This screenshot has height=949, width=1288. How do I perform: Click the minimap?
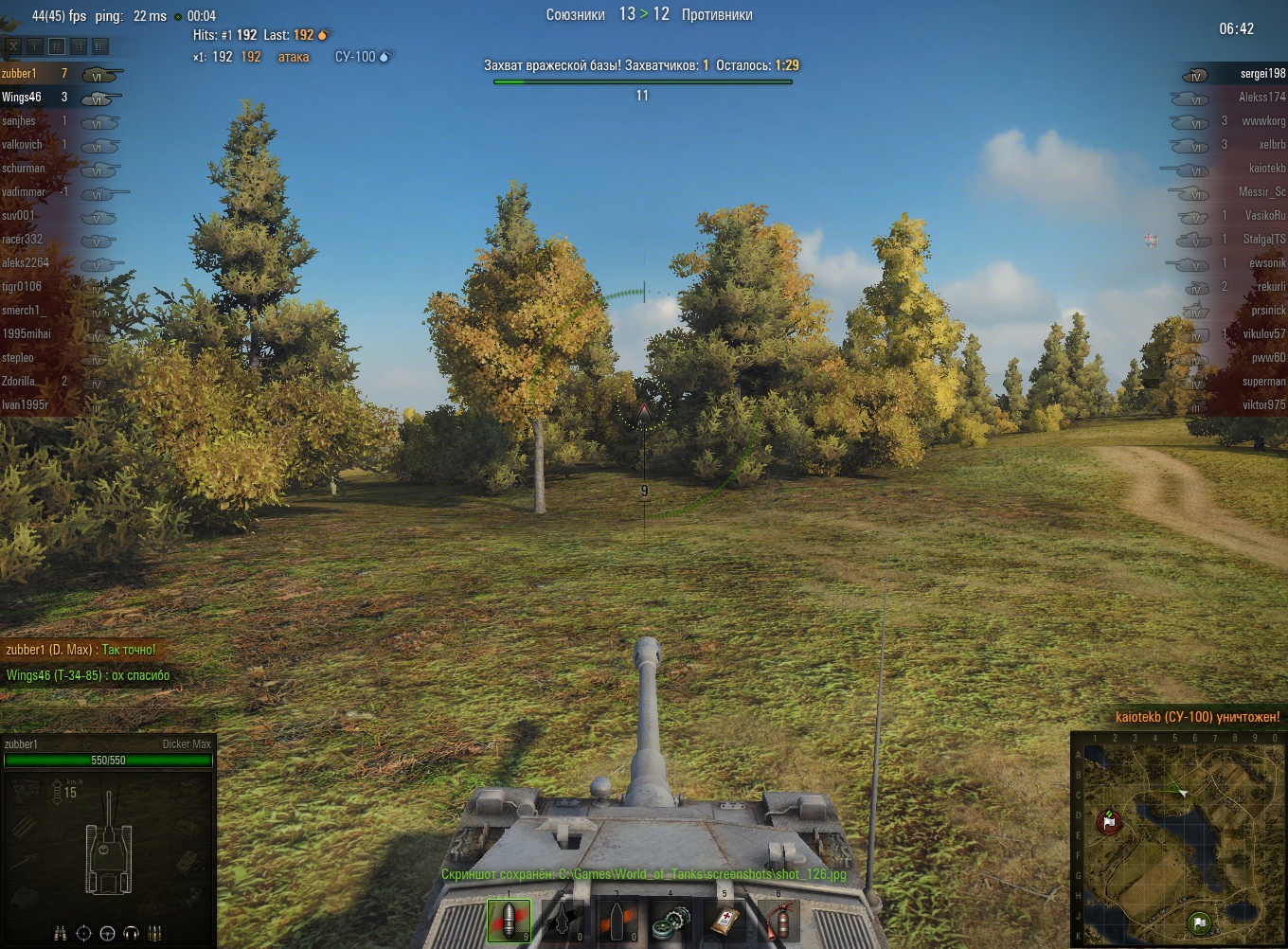[1180, 838]
